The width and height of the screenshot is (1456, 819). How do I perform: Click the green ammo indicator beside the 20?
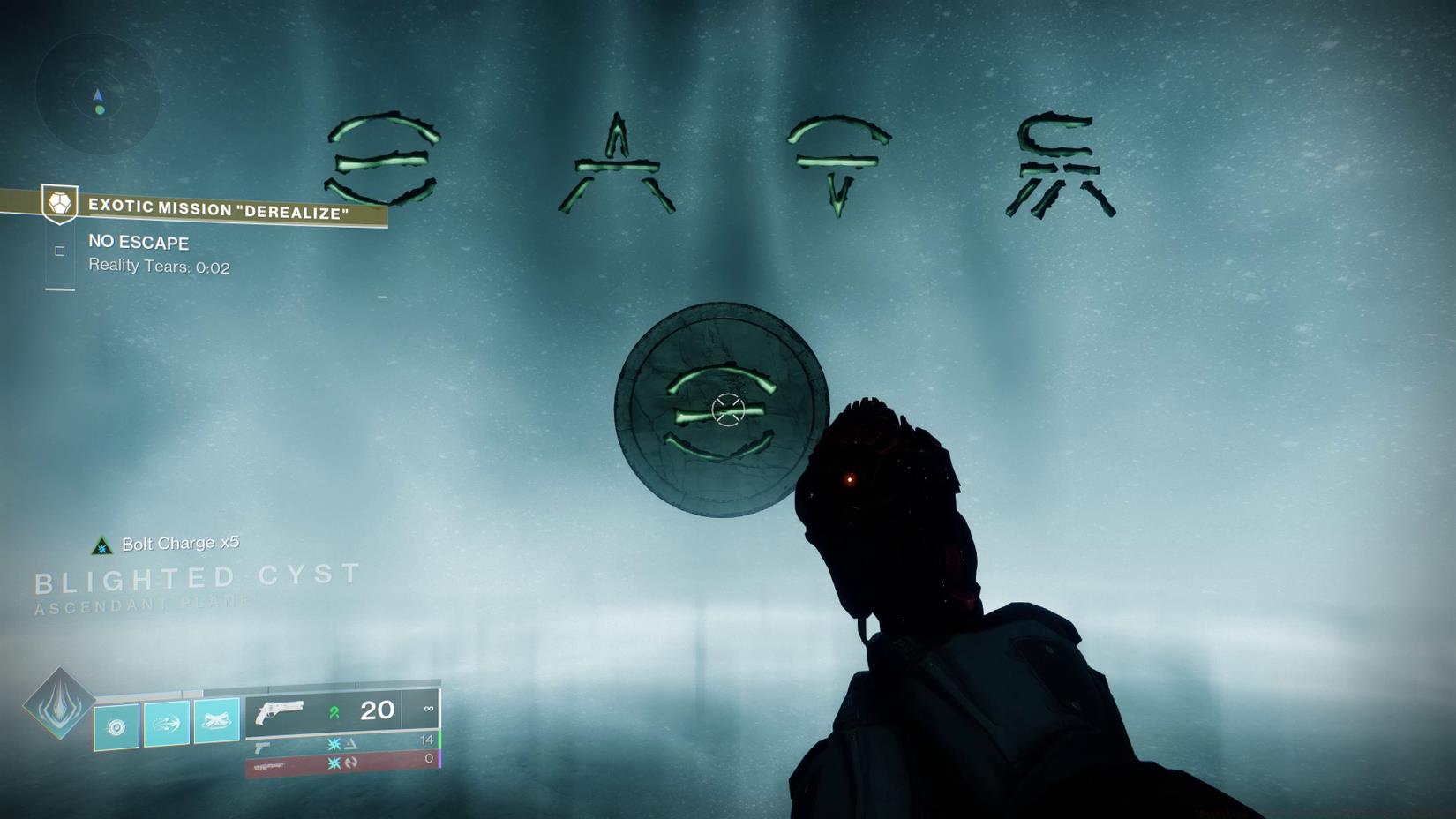[336, 710]
